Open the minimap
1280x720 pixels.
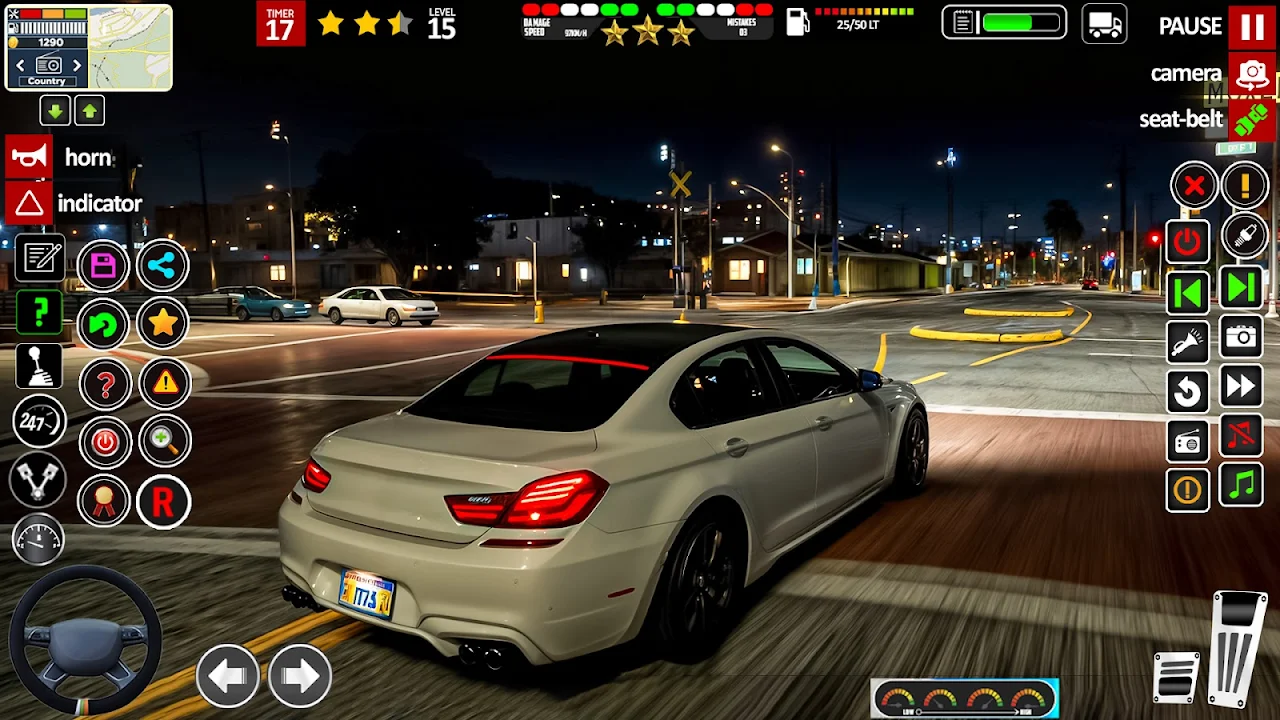pyautogui.click(x=130, y=47)
